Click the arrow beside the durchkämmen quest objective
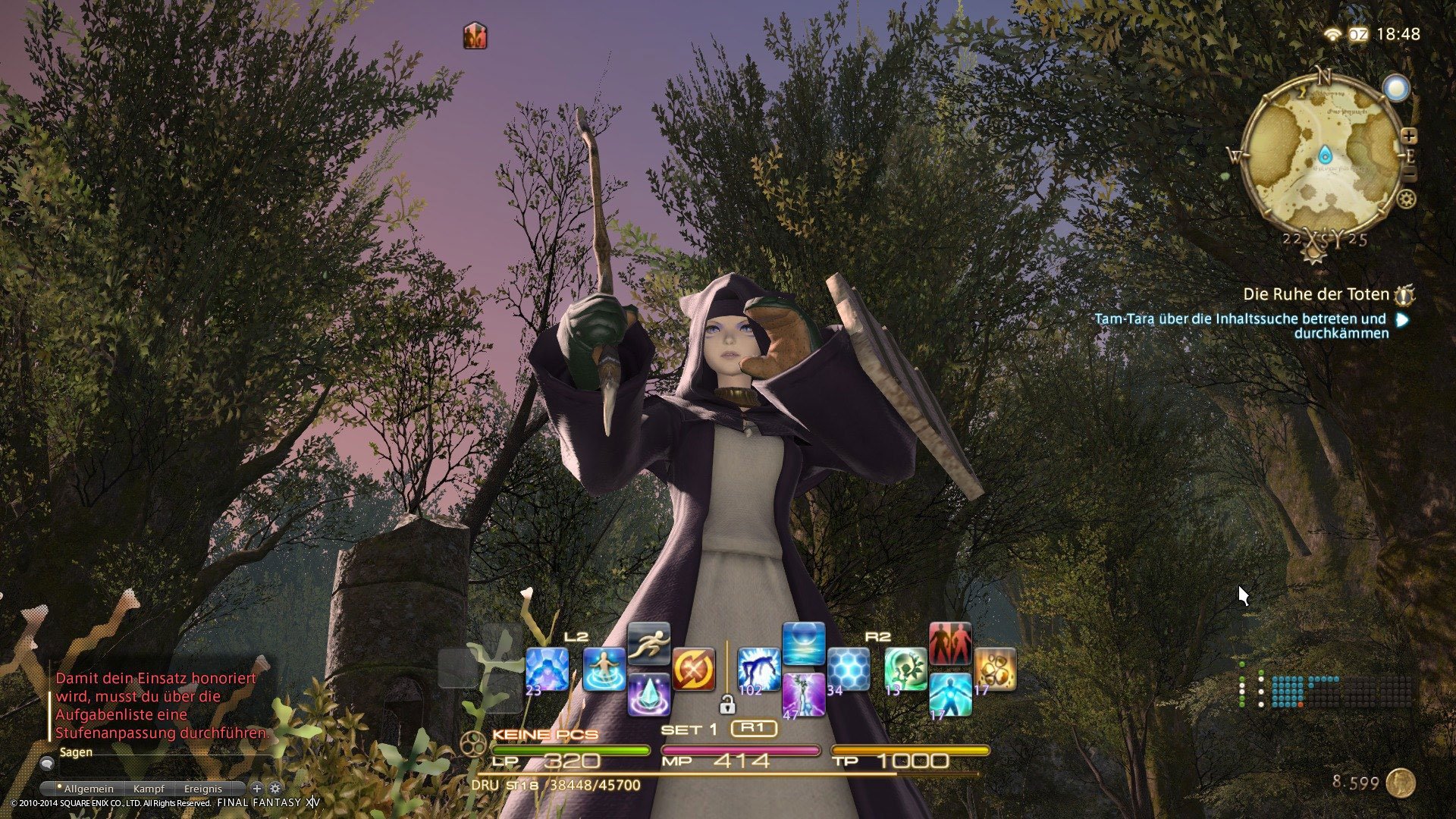The height and width of the screenshot is (819, 1456). (1400, 318)
